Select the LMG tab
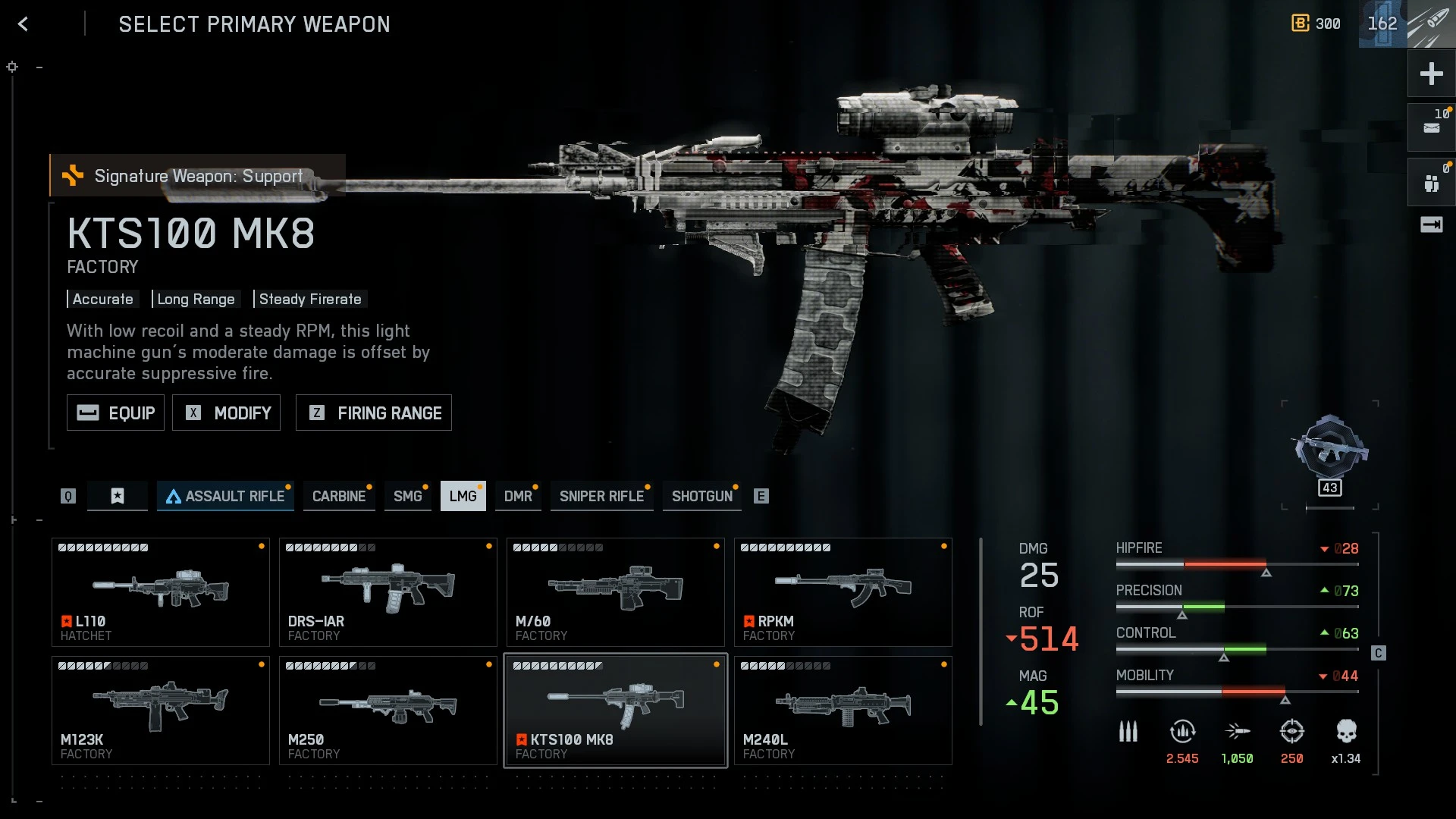This screenshot has width=1456, height=819. coord(463,496)
